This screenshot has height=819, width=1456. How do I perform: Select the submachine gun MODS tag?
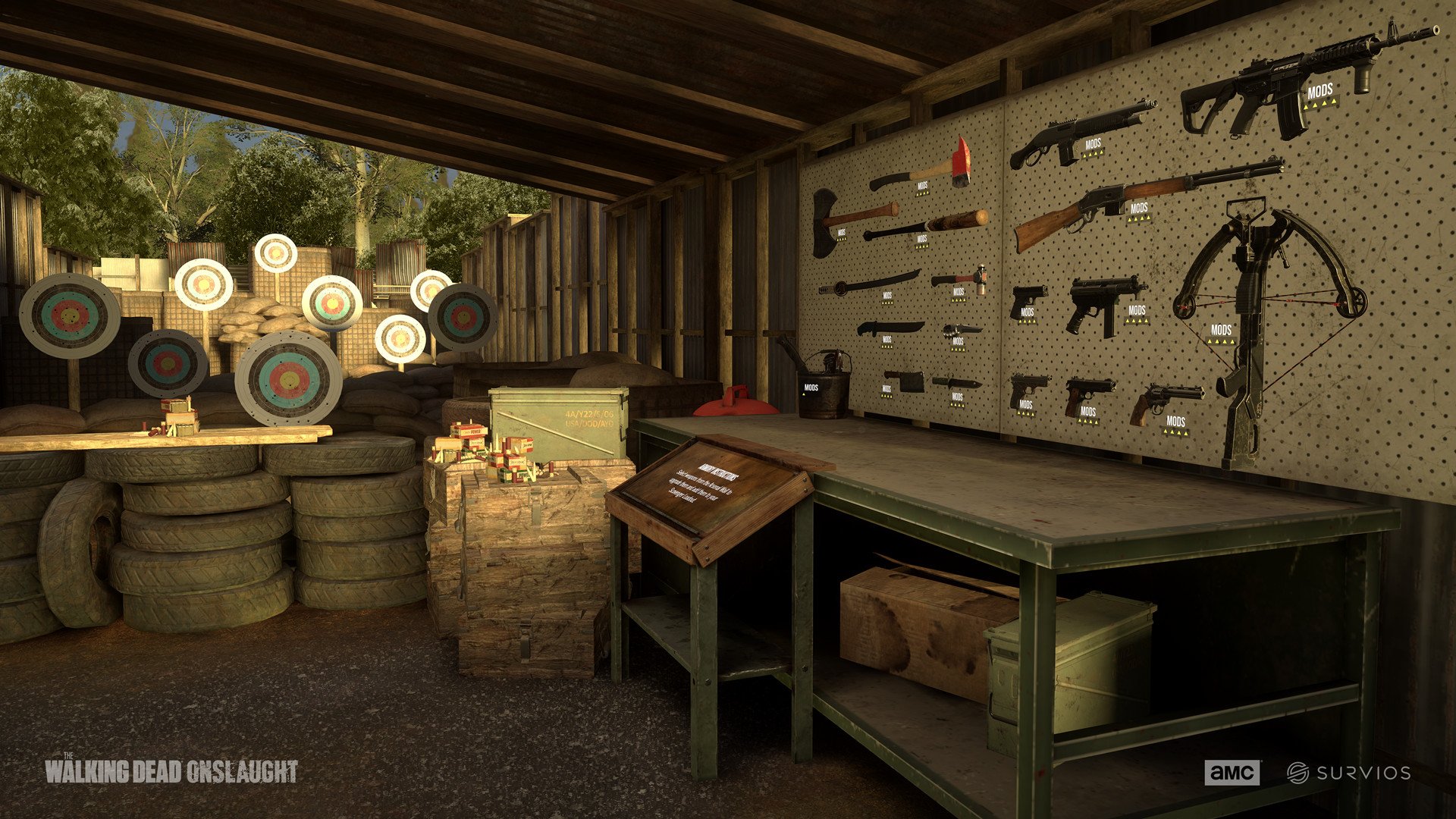pyautogui.click(x=1137, y=310)
